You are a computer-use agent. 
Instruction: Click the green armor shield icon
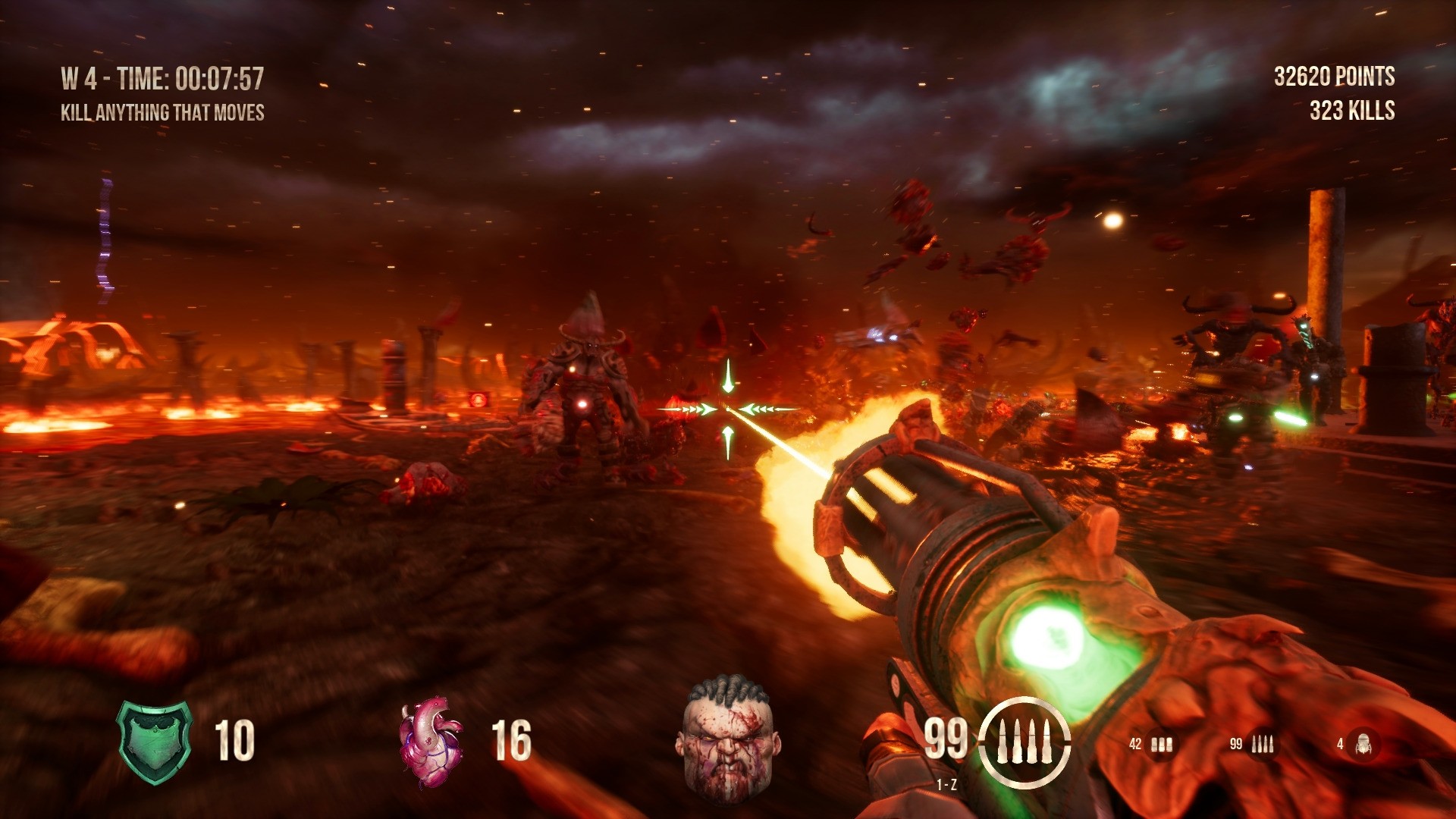click(155, 741)
